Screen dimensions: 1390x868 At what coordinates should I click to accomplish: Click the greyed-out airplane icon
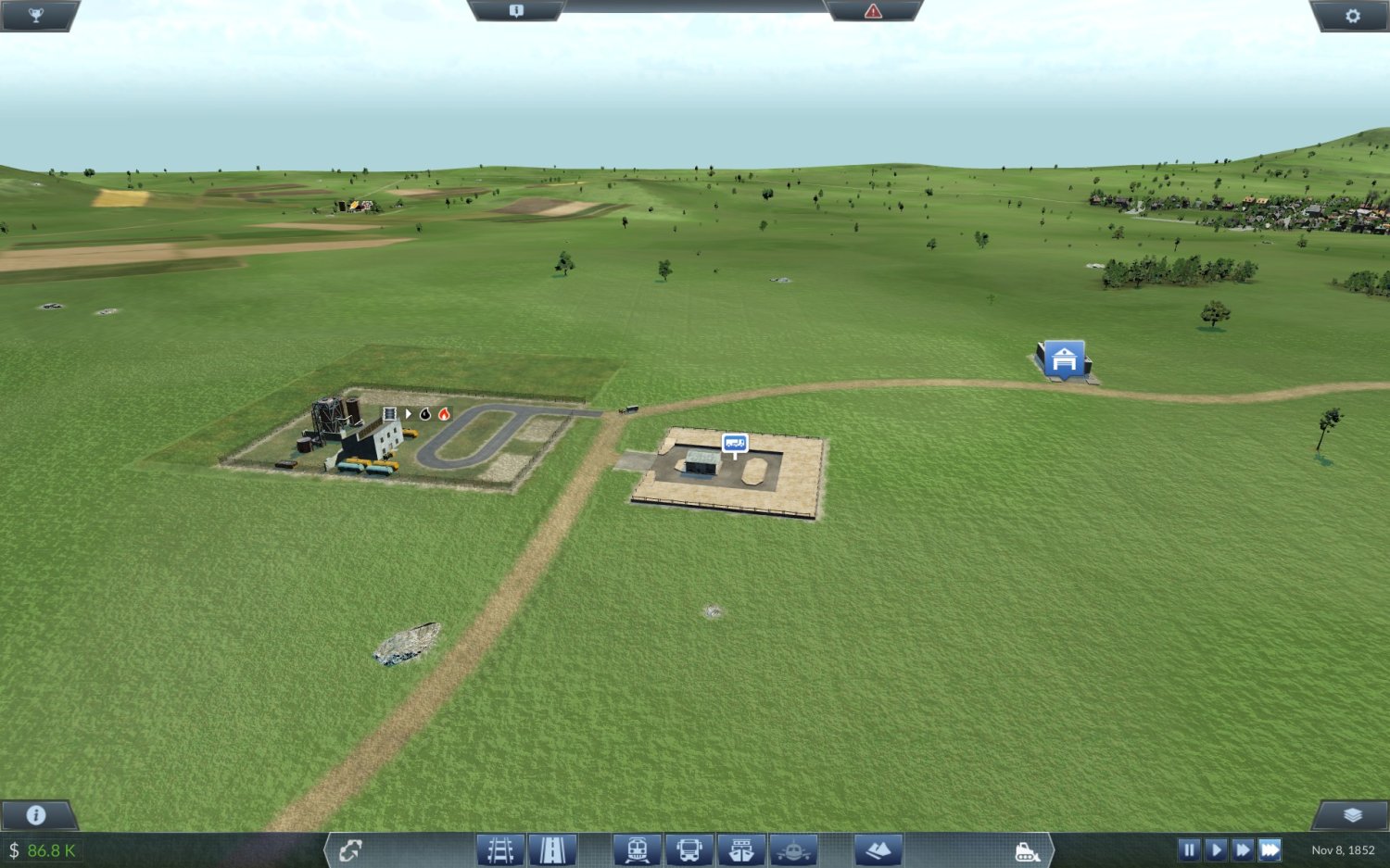[x=792, y=848]
